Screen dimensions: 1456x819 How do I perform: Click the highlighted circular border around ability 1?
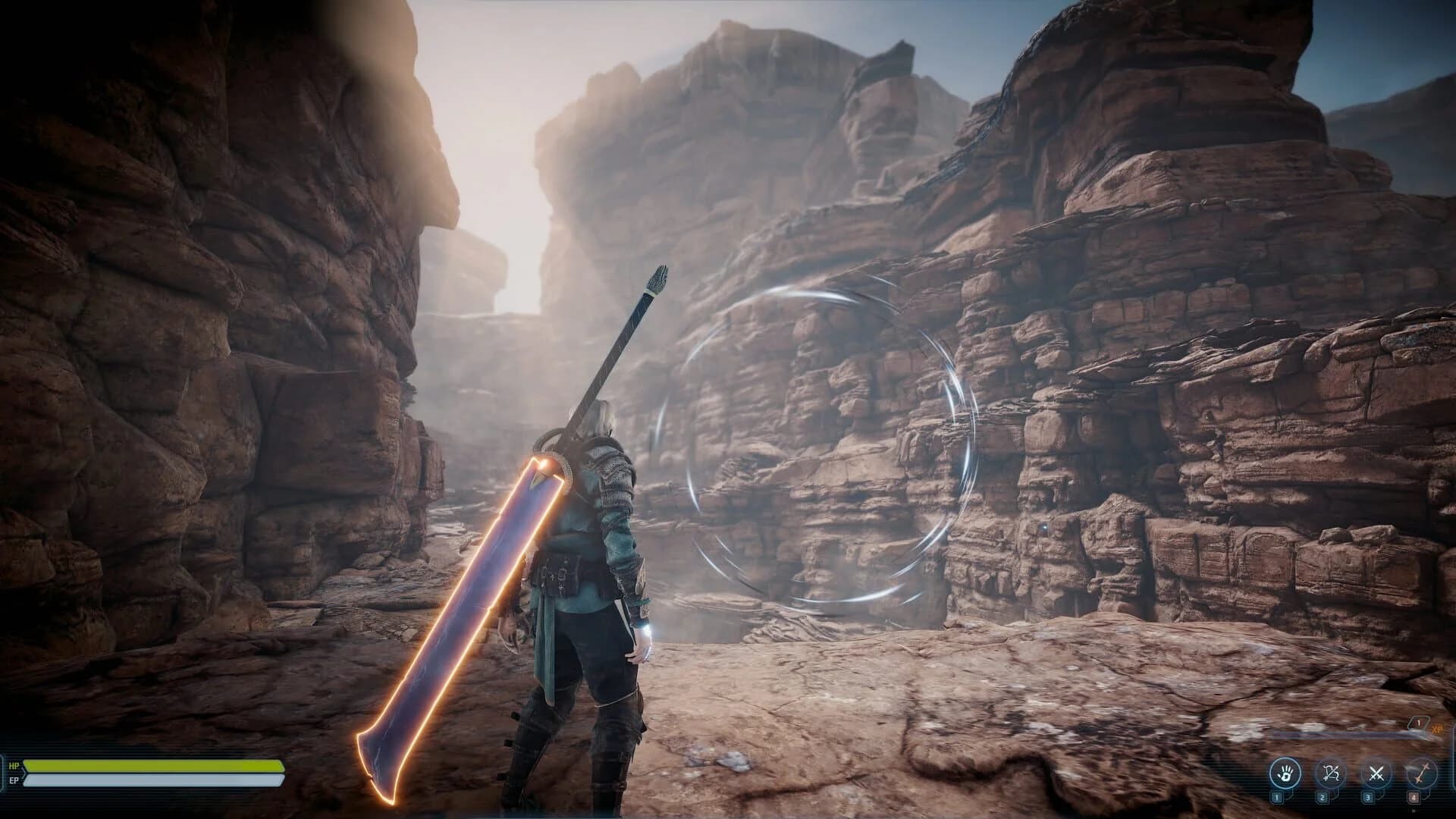[x=1286, y=759]
